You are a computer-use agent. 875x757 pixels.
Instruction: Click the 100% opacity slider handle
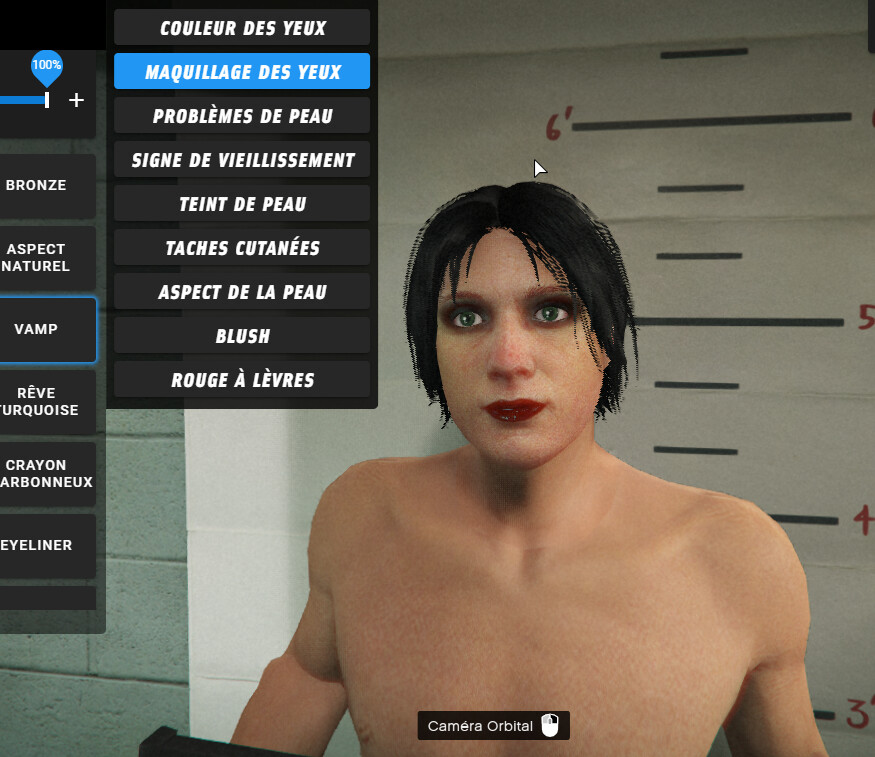point(46,99)
